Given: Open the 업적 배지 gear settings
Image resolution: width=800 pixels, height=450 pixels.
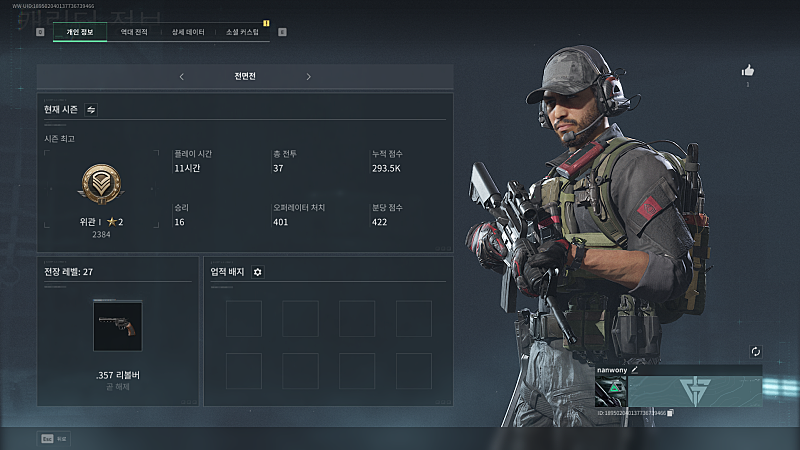Looking at the screenshot, I should (x=257, y=271).
